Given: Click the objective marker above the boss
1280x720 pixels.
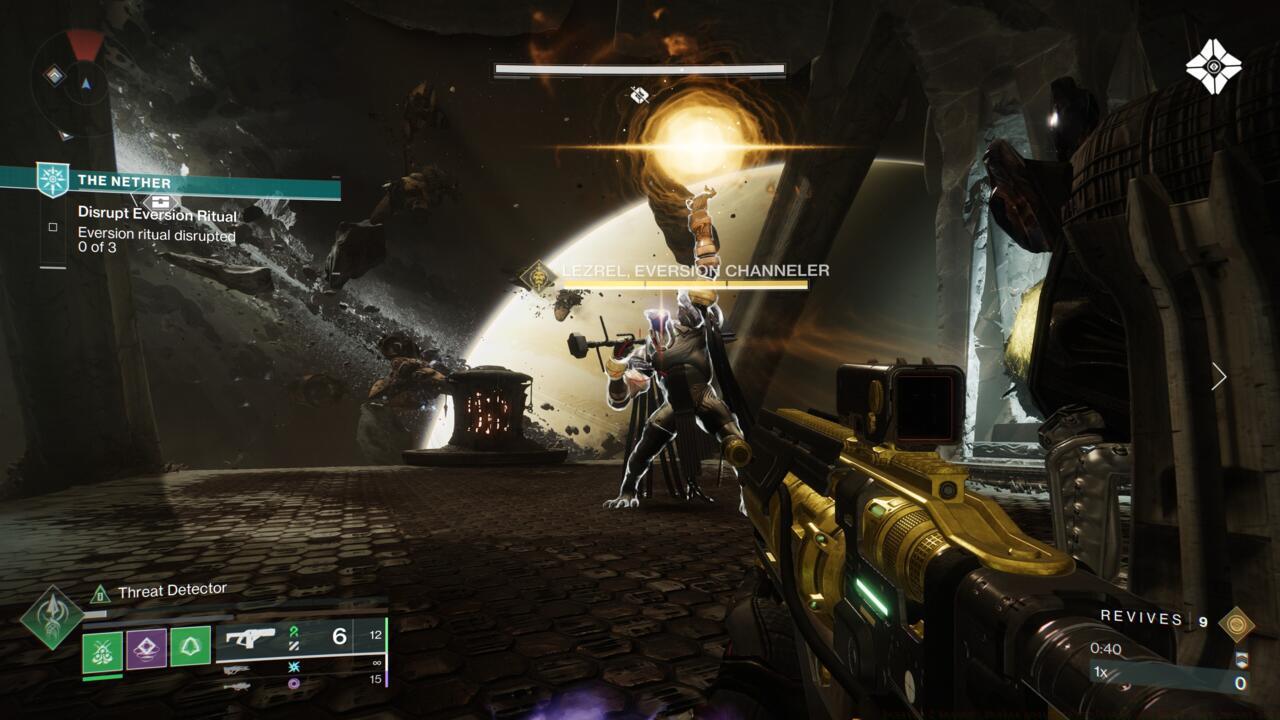Looking at the screenshot, I should coord(640,95).
